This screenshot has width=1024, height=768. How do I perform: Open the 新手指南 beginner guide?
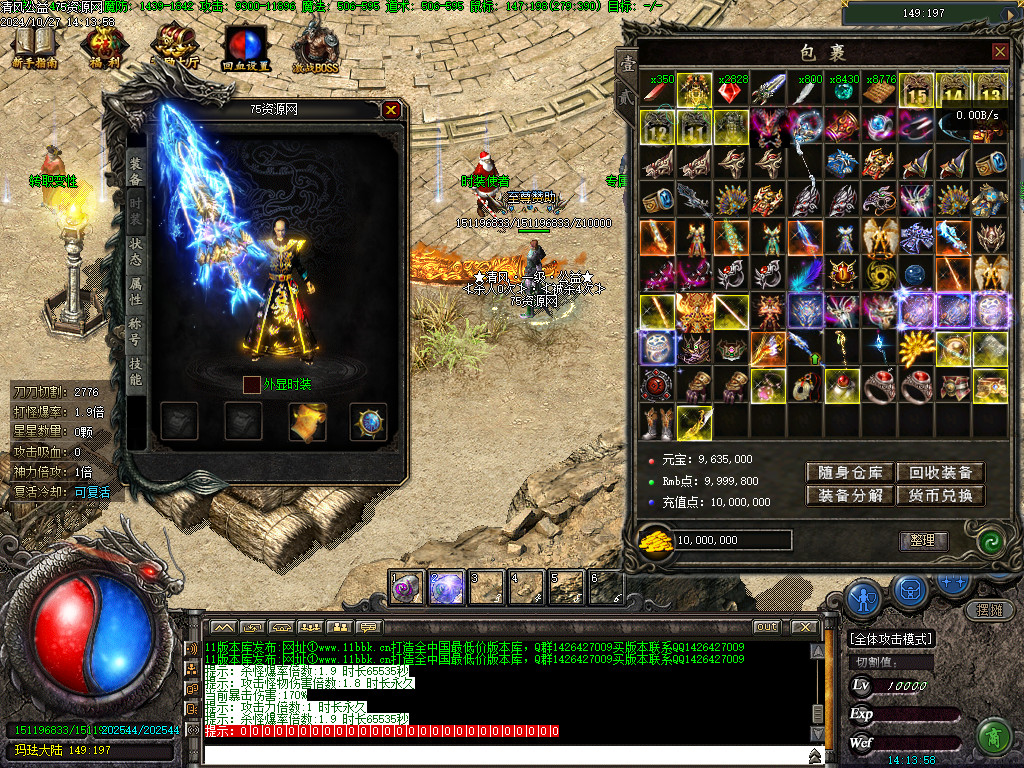tap(35, 46)
